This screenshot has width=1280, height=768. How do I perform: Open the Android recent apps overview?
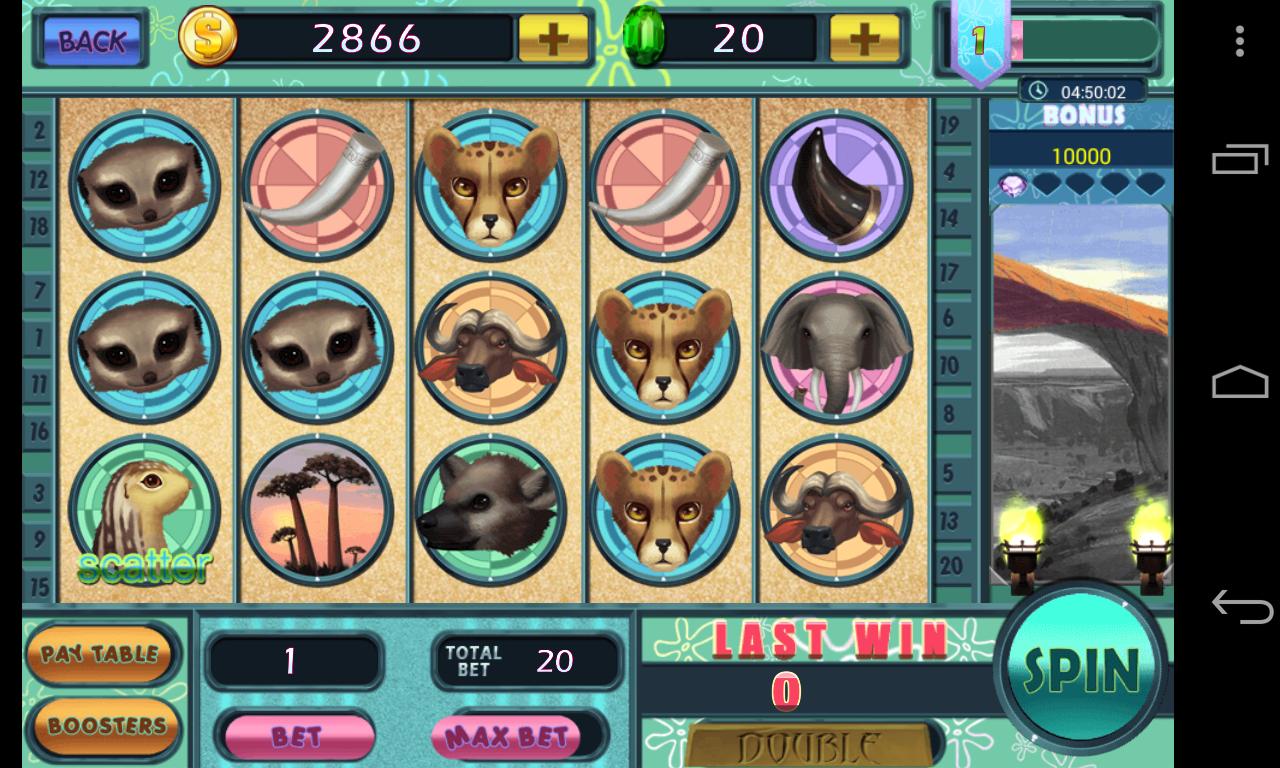tap(1240, 160)
